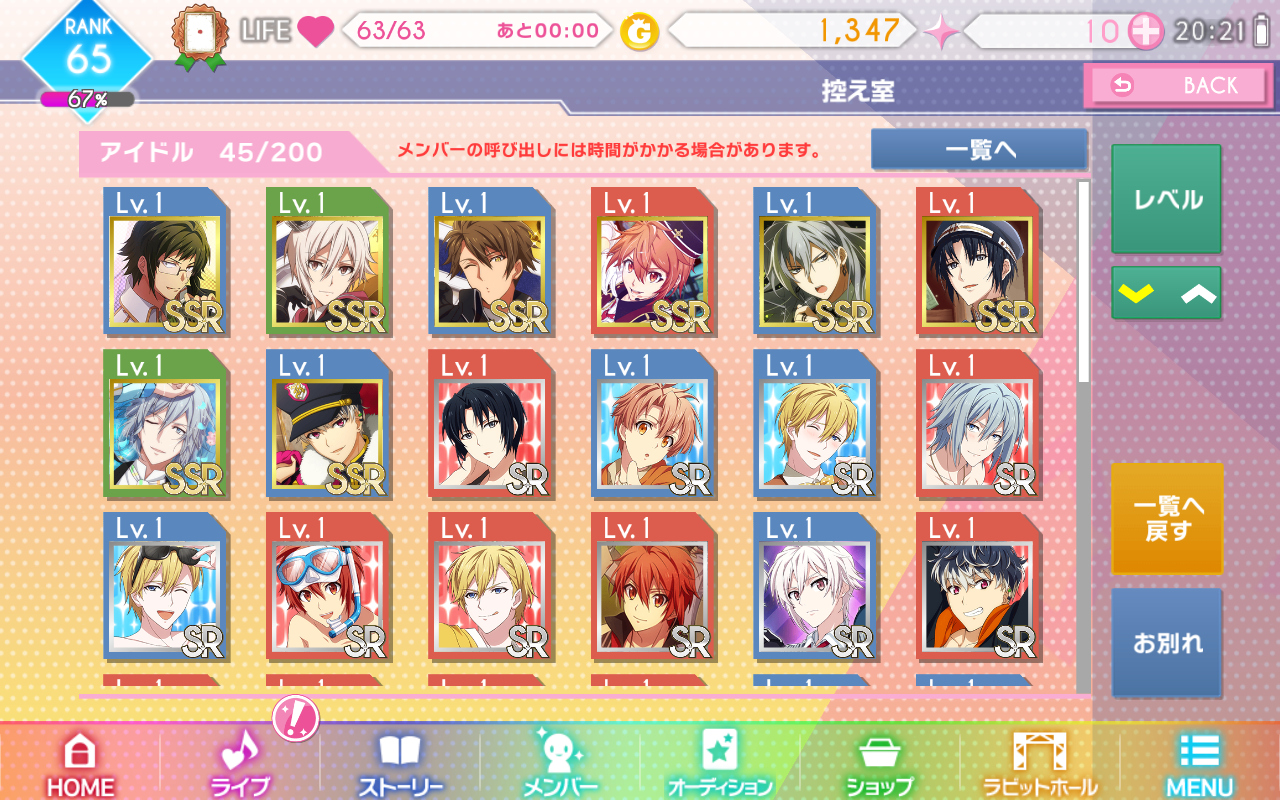Open the メンバー member menu
This screenshot has width=1280, height=800.
click(x=560, y=764)
